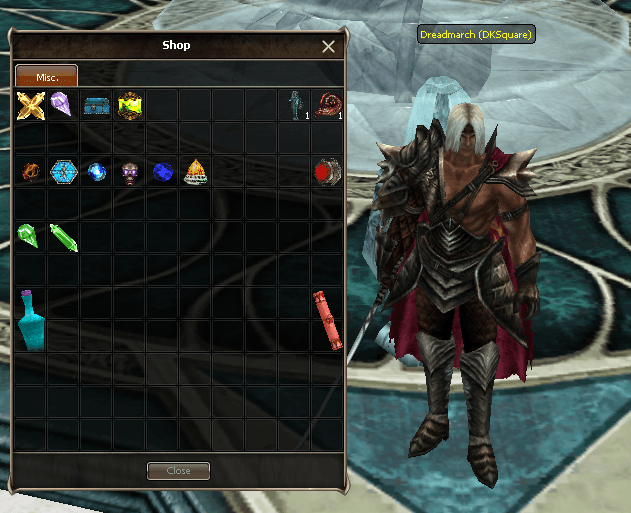
Task: Select the red gem in metal ring
Action: [326, 170]
